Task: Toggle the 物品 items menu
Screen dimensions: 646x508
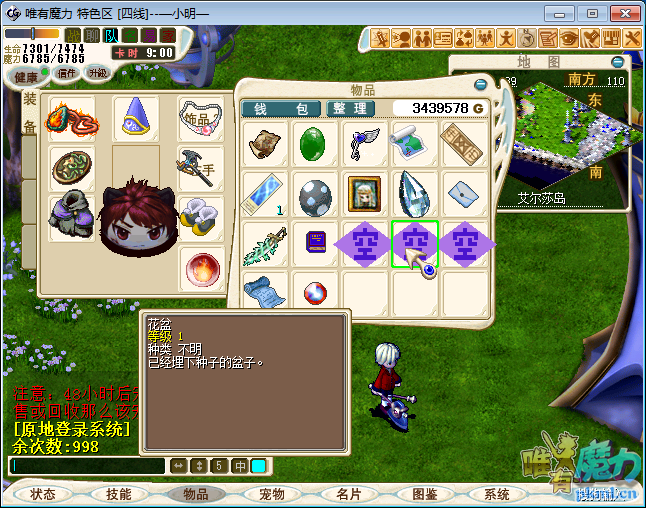Action: 195,494
